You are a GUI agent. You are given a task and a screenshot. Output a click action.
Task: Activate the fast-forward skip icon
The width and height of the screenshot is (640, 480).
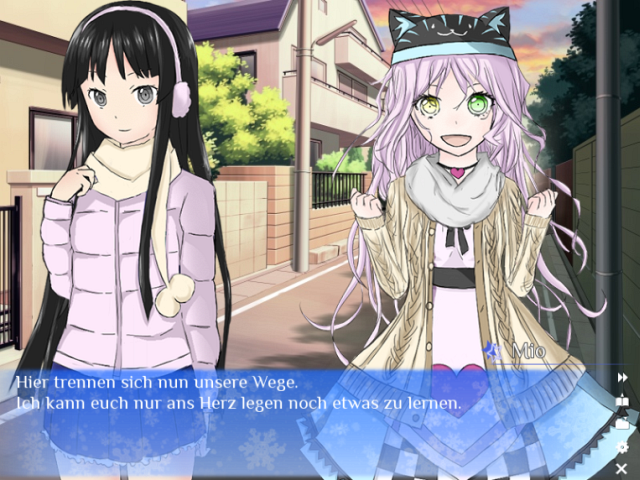coord(622,377)
